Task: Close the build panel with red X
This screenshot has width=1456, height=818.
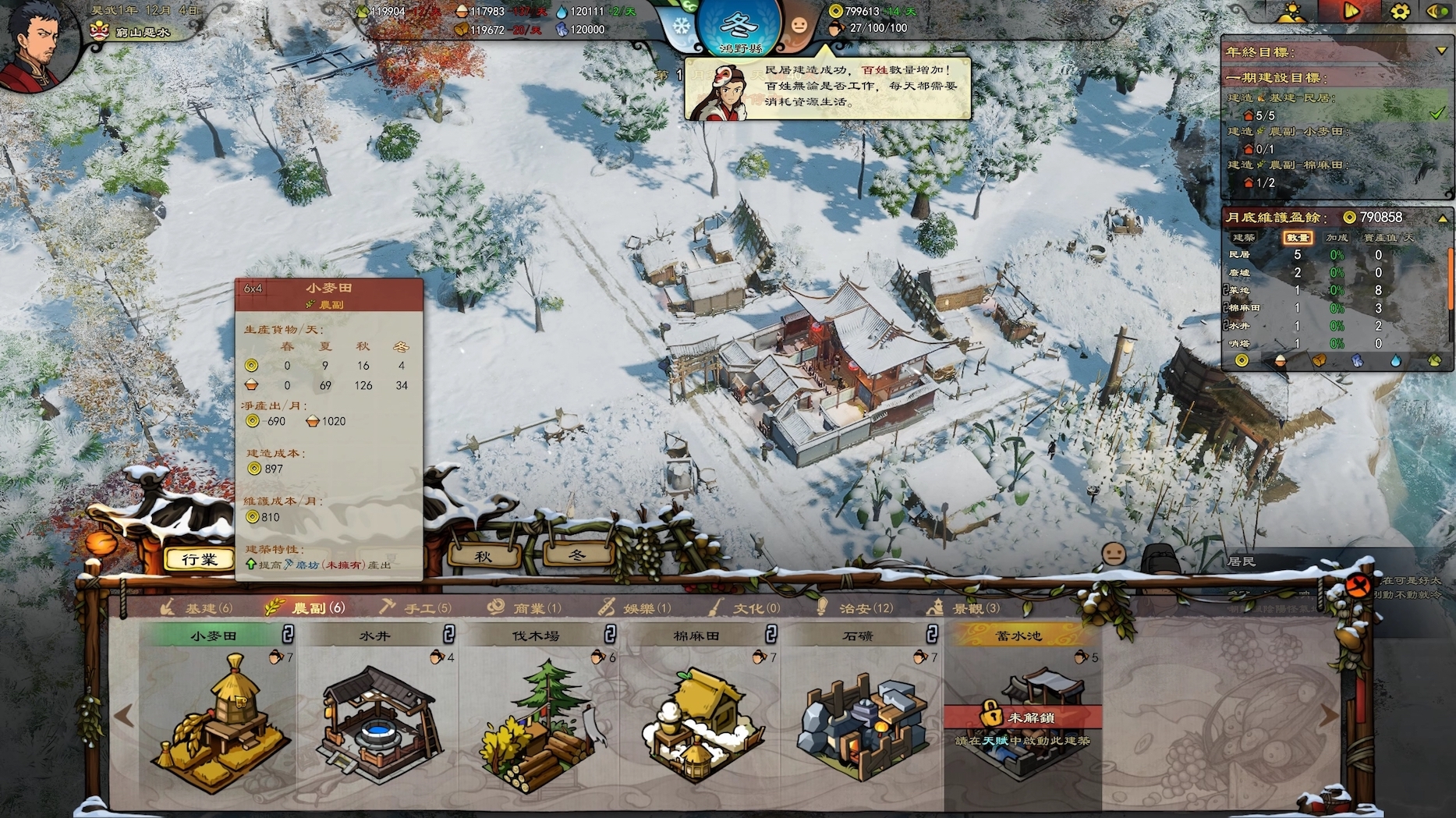Action: 1359,585
